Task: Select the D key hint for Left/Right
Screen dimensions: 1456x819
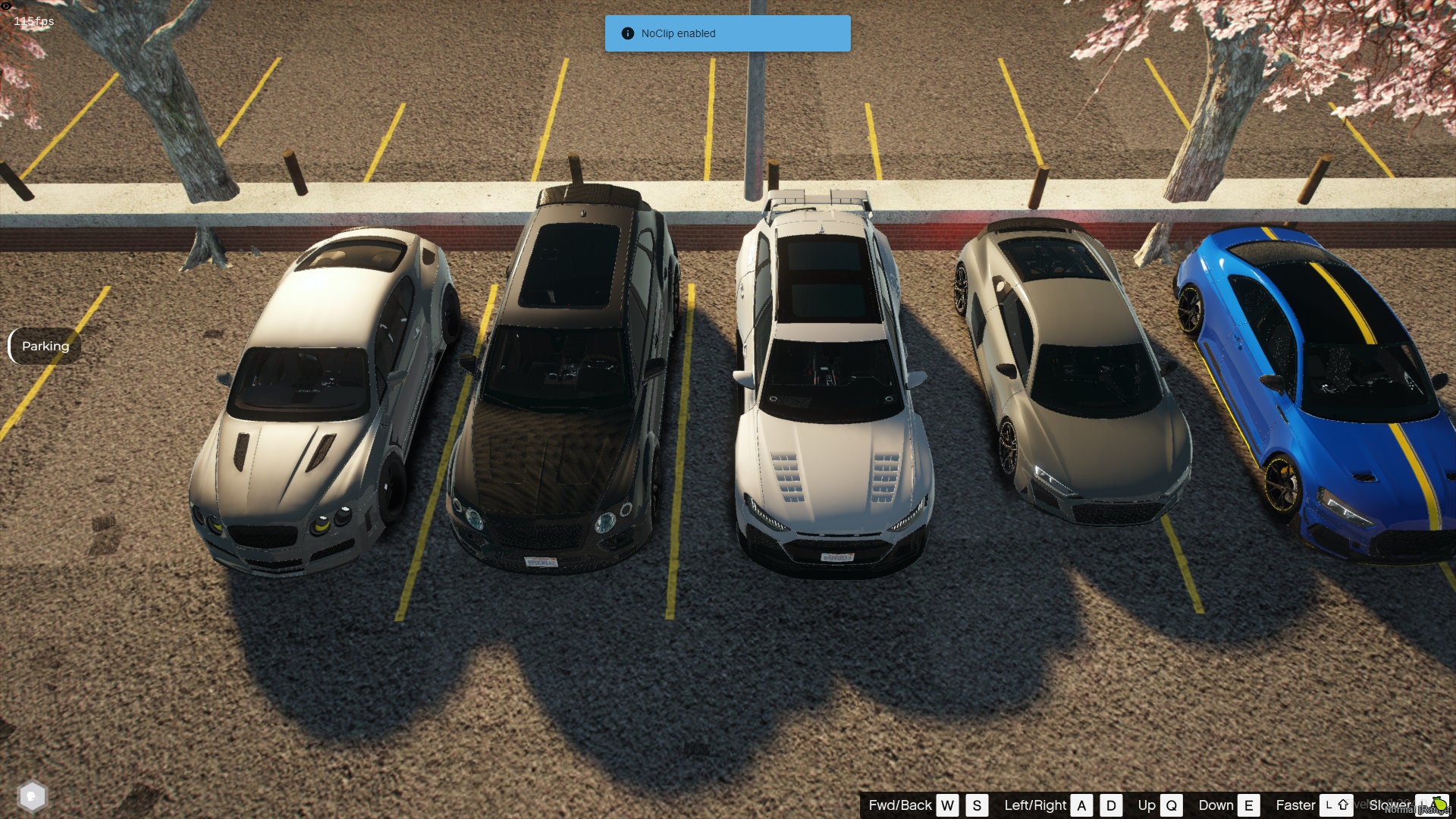Action: 1111,805
